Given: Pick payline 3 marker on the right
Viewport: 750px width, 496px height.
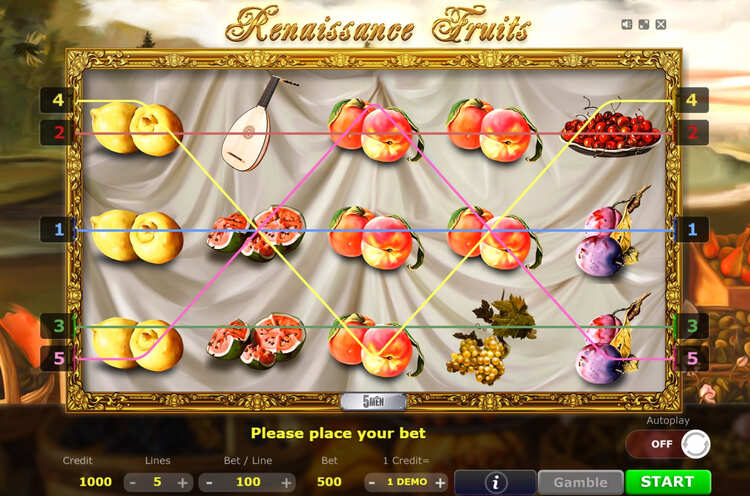Looking at the screenshot, I should click(x=691, y=325).
